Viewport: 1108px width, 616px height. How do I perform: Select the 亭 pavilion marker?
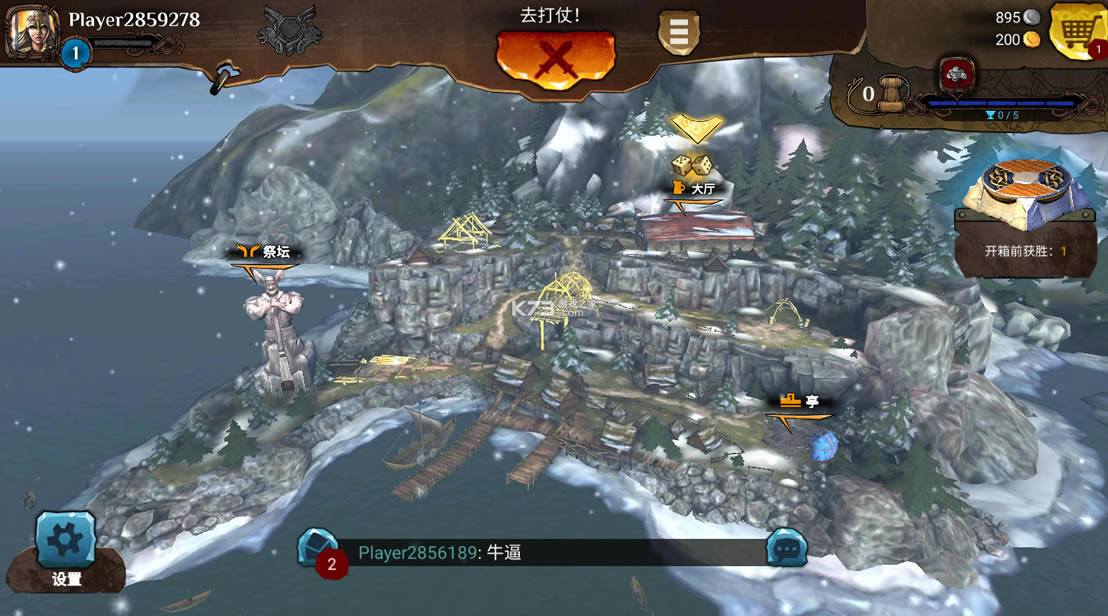coord(800,402)
